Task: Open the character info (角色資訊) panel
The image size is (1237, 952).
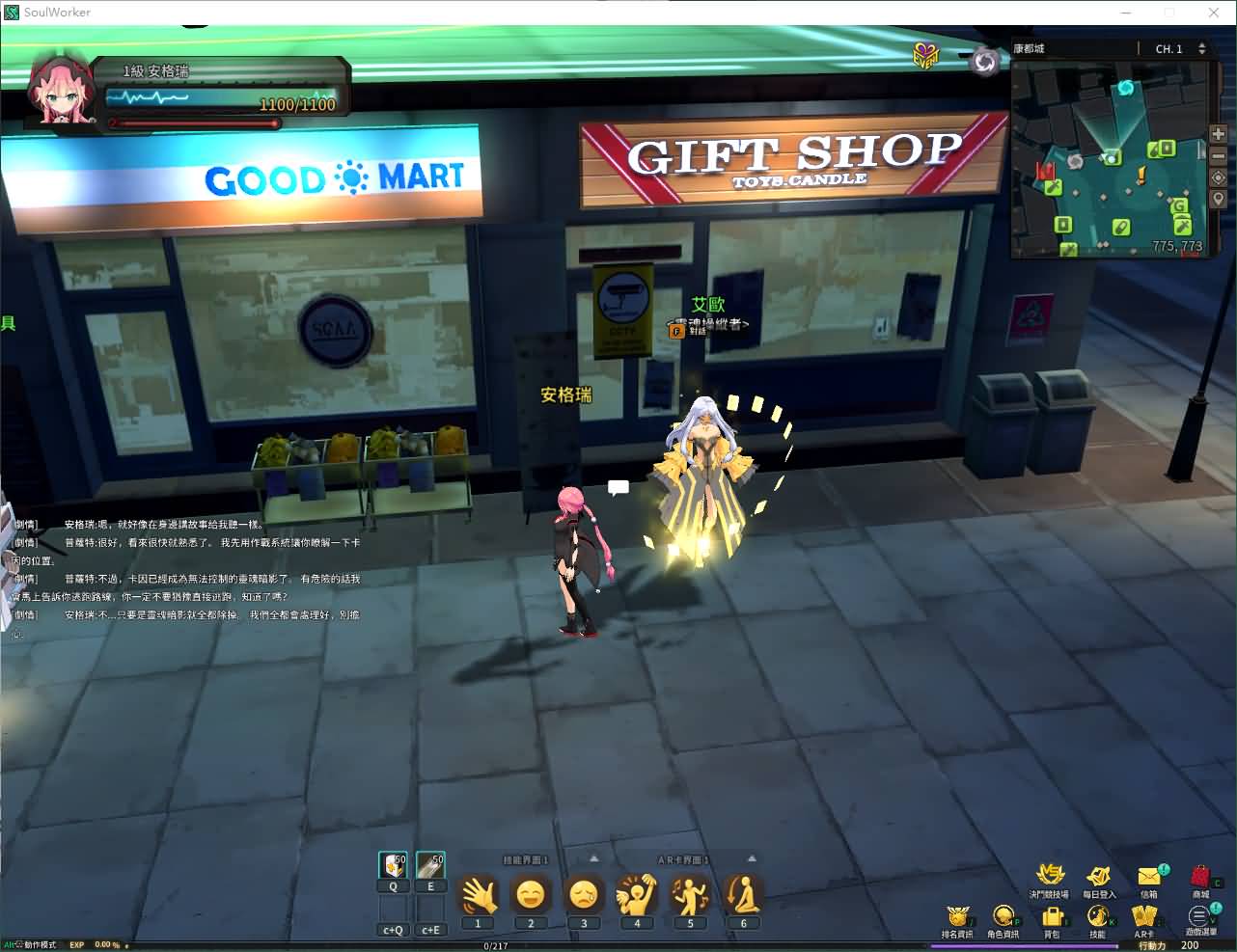Action: [1003, 915]
